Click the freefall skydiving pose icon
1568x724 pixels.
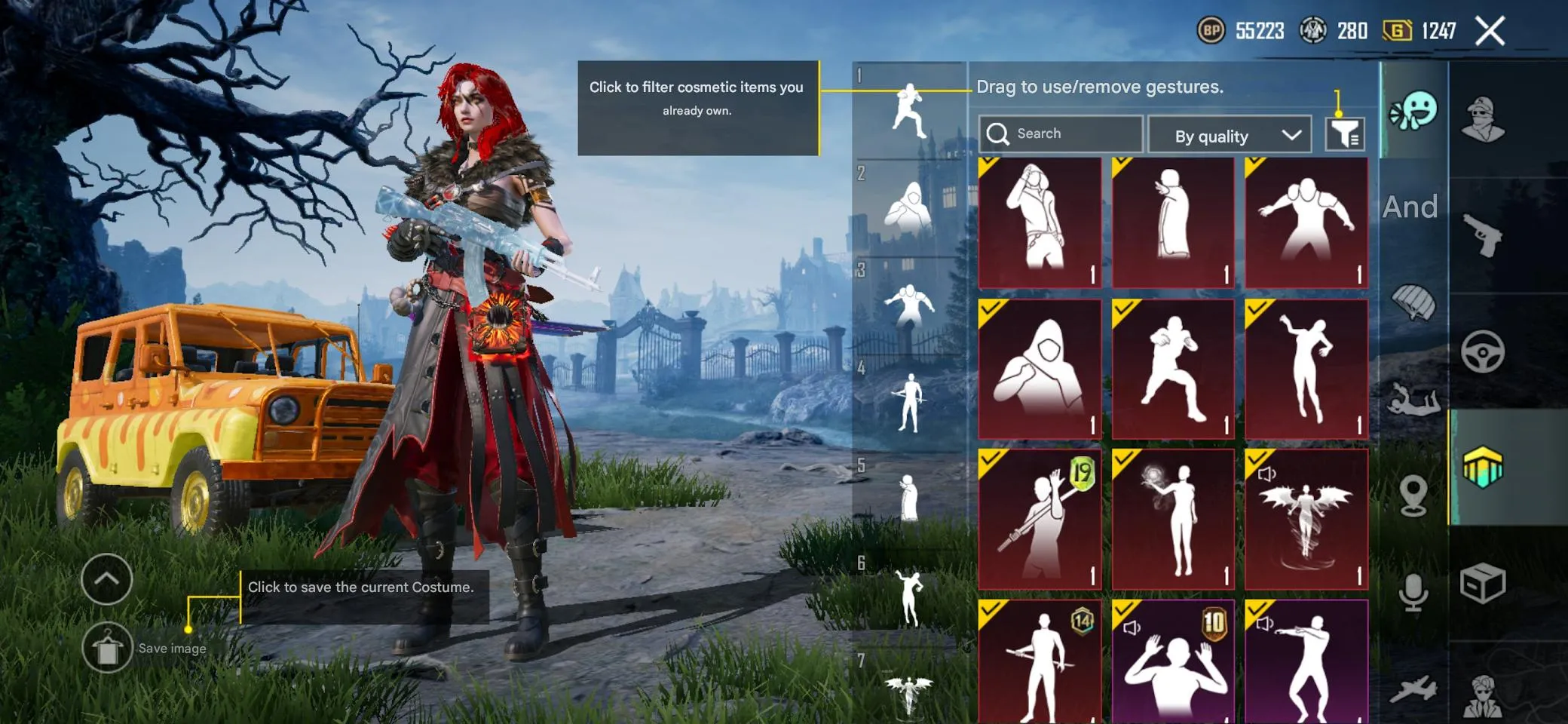(x=1414, y=400)
